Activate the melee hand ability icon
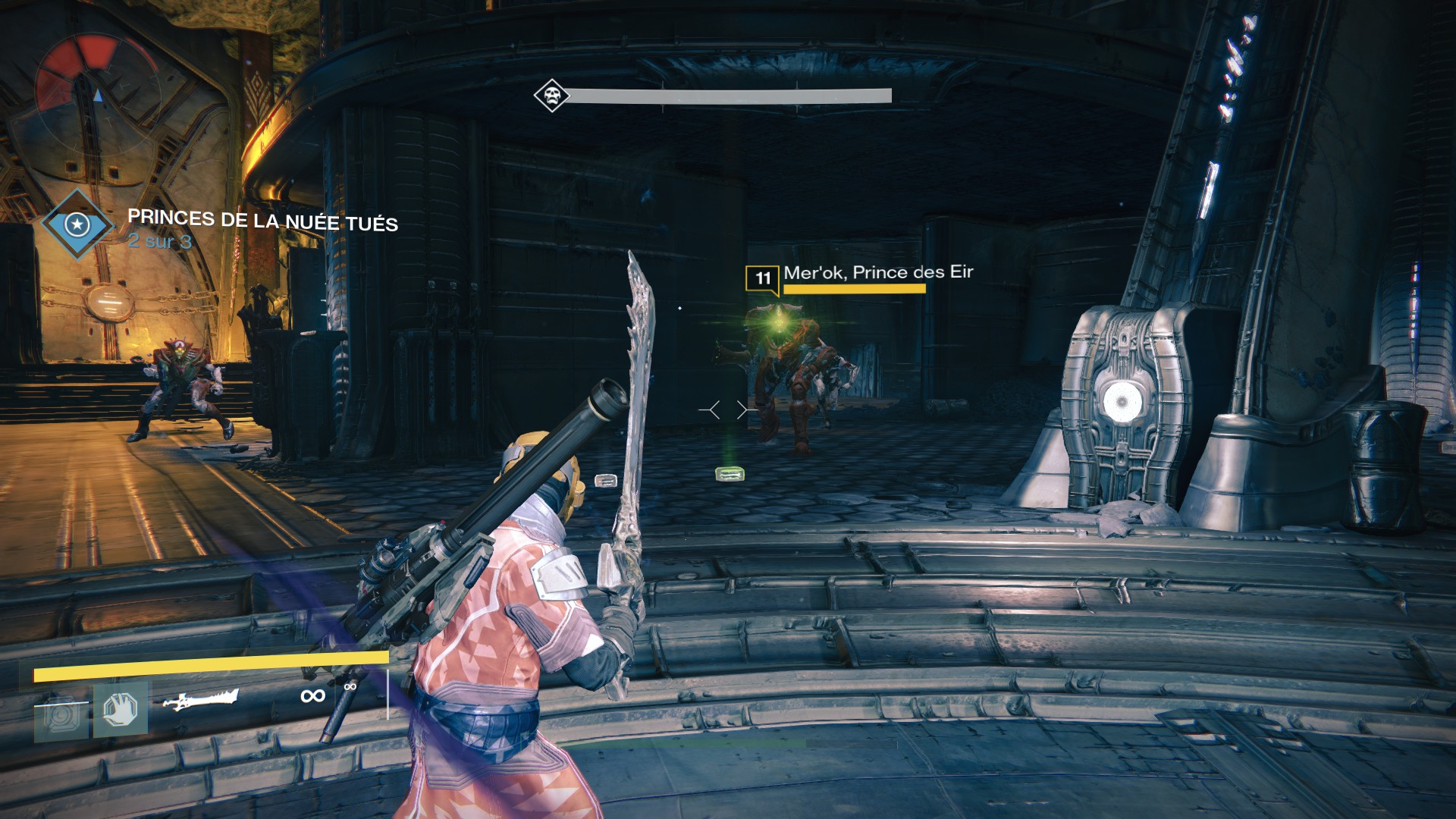The width and height of the screenshot is (1456, 819). [x=121, y=711]
